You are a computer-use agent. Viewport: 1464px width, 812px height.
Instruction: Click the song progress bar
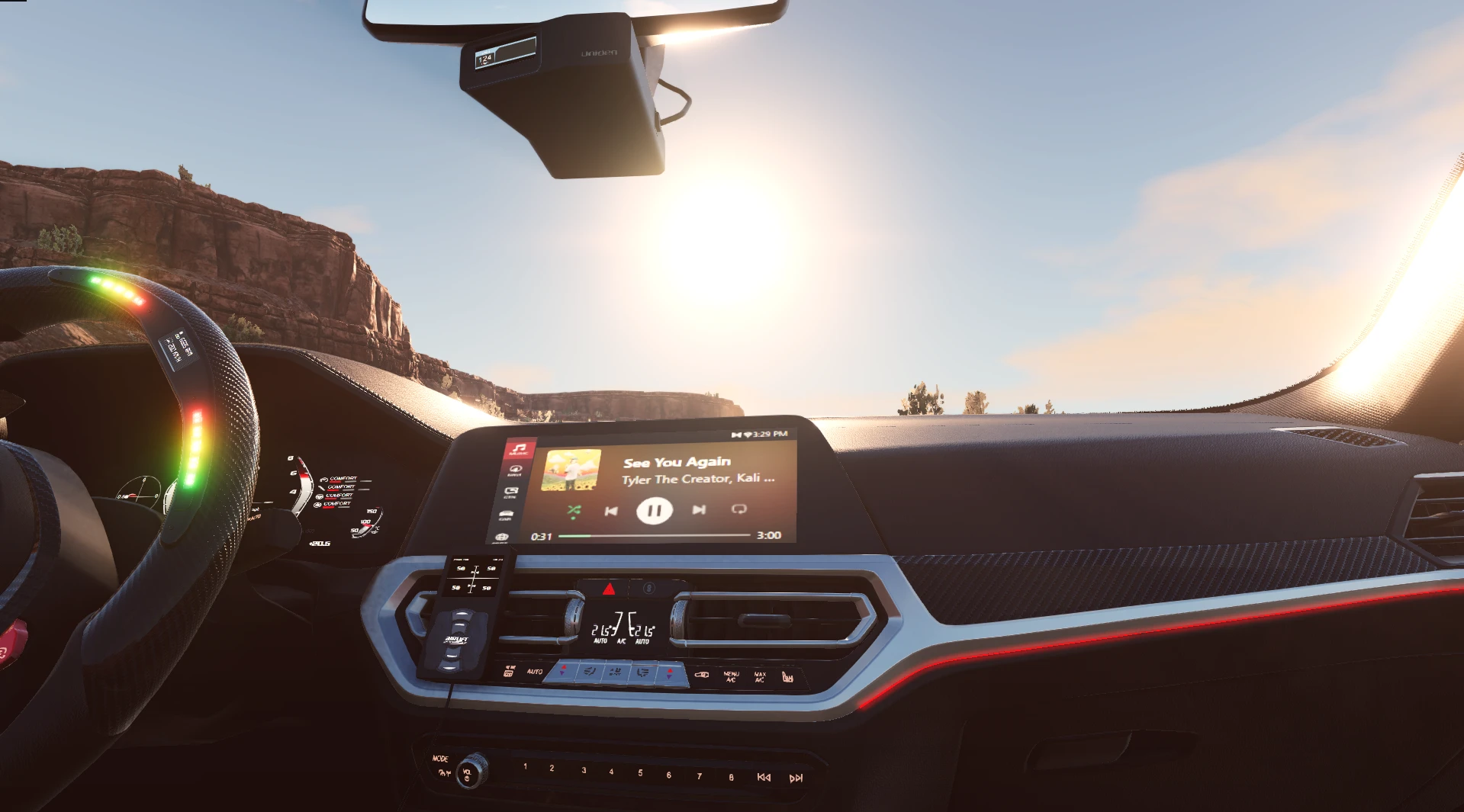tap(653, 536)
